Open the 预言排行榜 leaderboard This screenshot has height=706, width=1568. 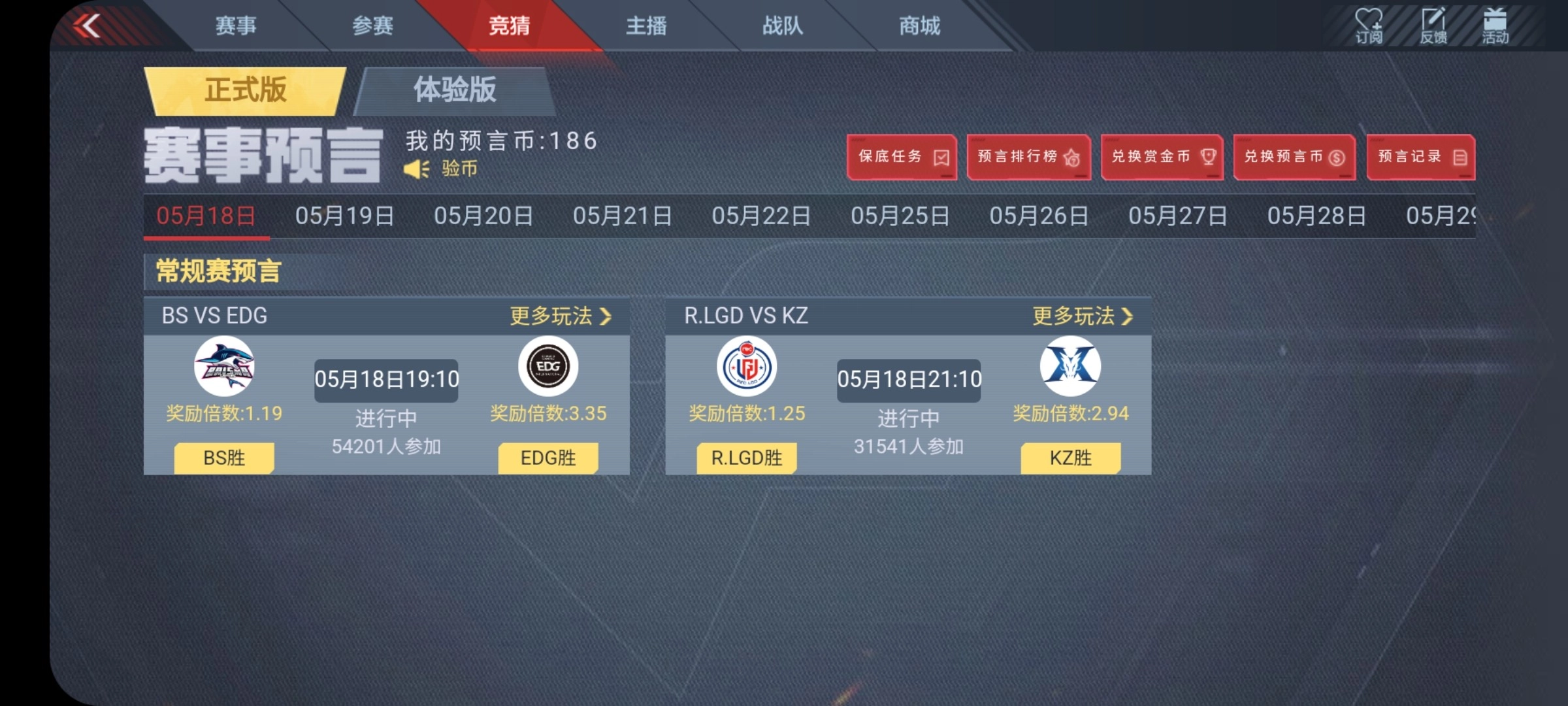pyautogui.click(x=1028, y=157)
